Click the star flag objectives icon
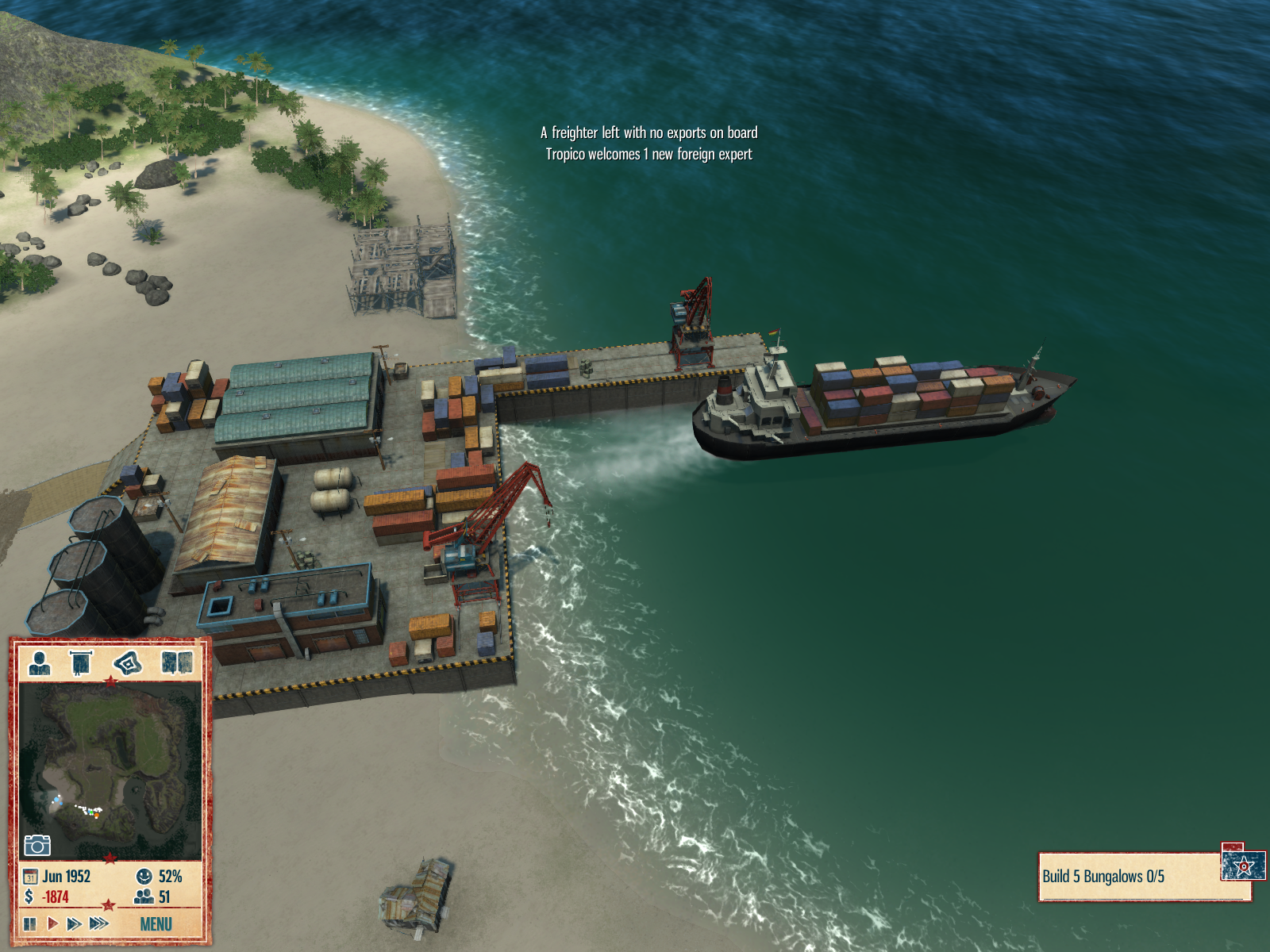The height and width of the screenshot is (952, 1270). tap(1243, 866)
